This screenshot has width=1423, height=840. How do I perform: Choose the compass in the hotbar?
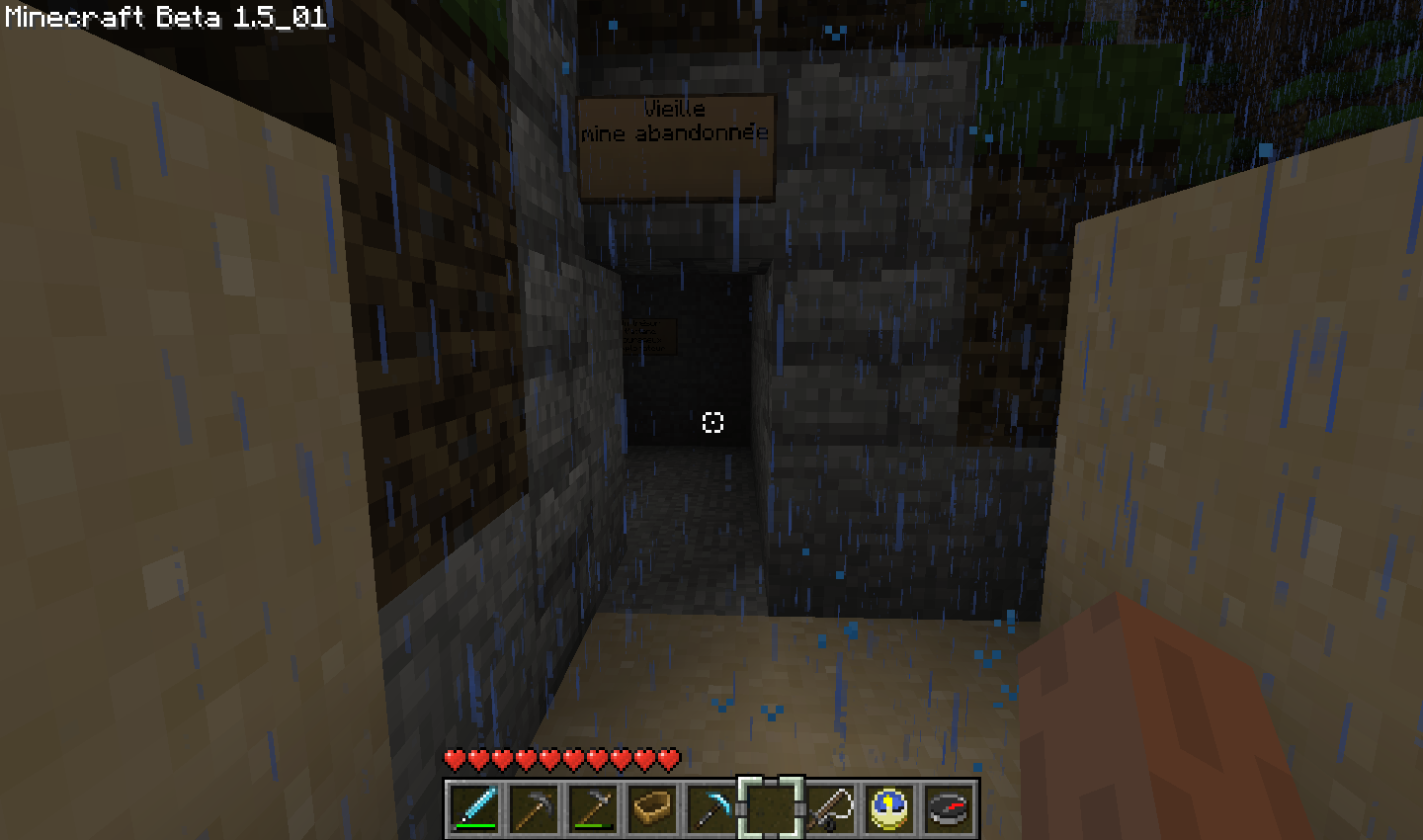(x=949, y=808)
